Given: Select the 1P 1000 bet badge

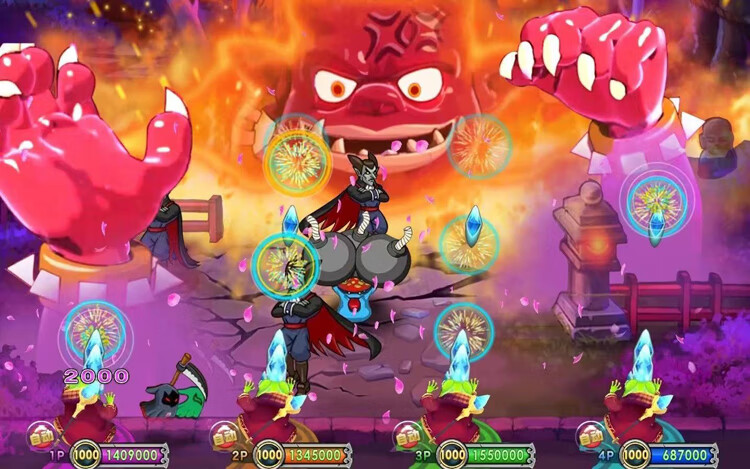Looking at the screenshot, I should [x=85, y=455].
